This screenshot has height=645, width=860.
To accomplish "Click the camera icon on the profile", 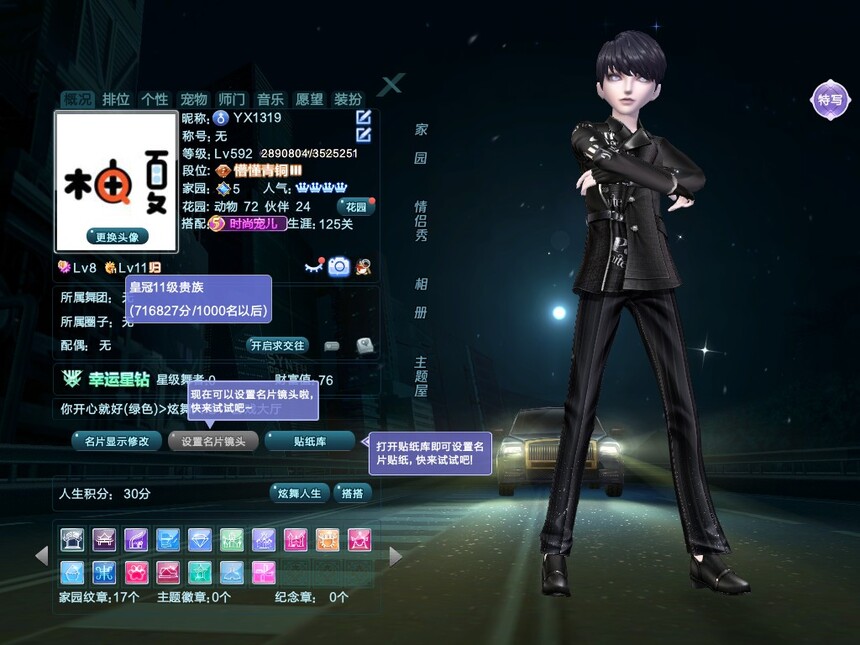I will pyautogui.click(x=339, y=266).
